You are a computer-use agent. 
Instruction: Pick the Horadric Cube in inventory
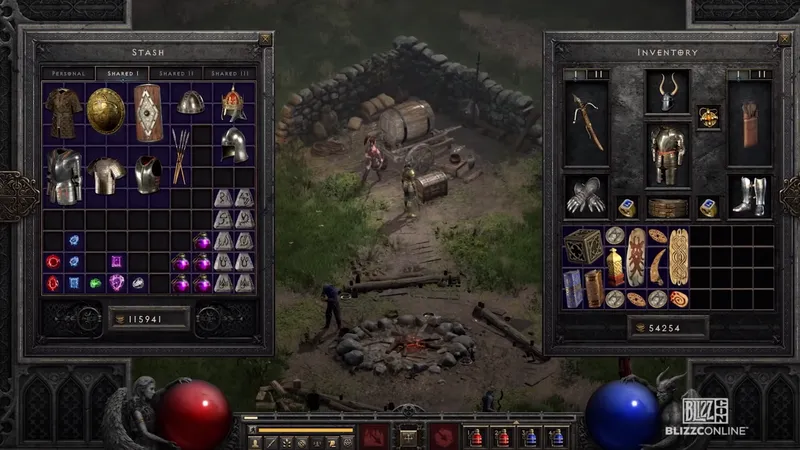point(582,246)
